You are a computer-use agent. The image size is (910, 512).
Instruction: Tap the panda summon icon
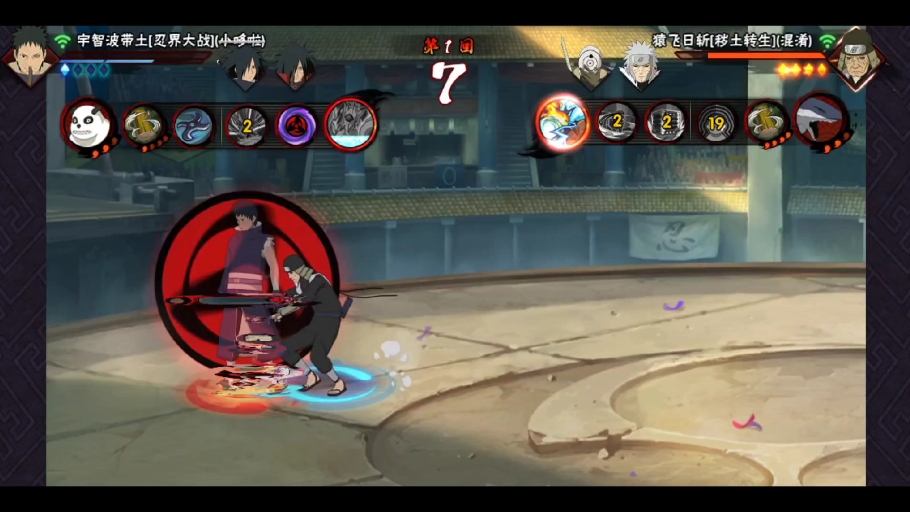89,124
